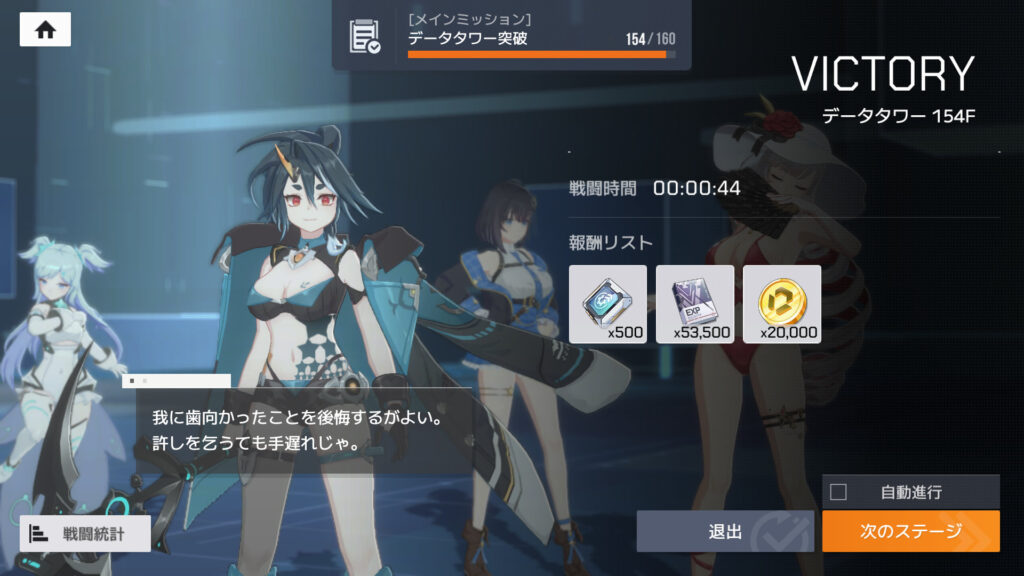Proceed with 次のステージ button

[910, 531]
